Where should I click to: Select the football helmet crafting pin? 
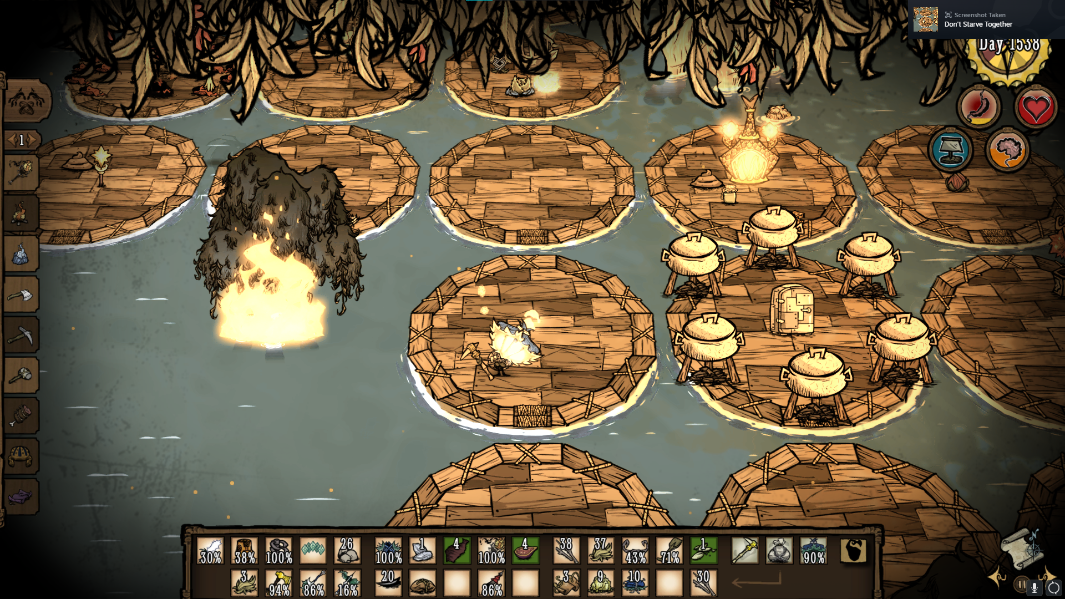22,456
